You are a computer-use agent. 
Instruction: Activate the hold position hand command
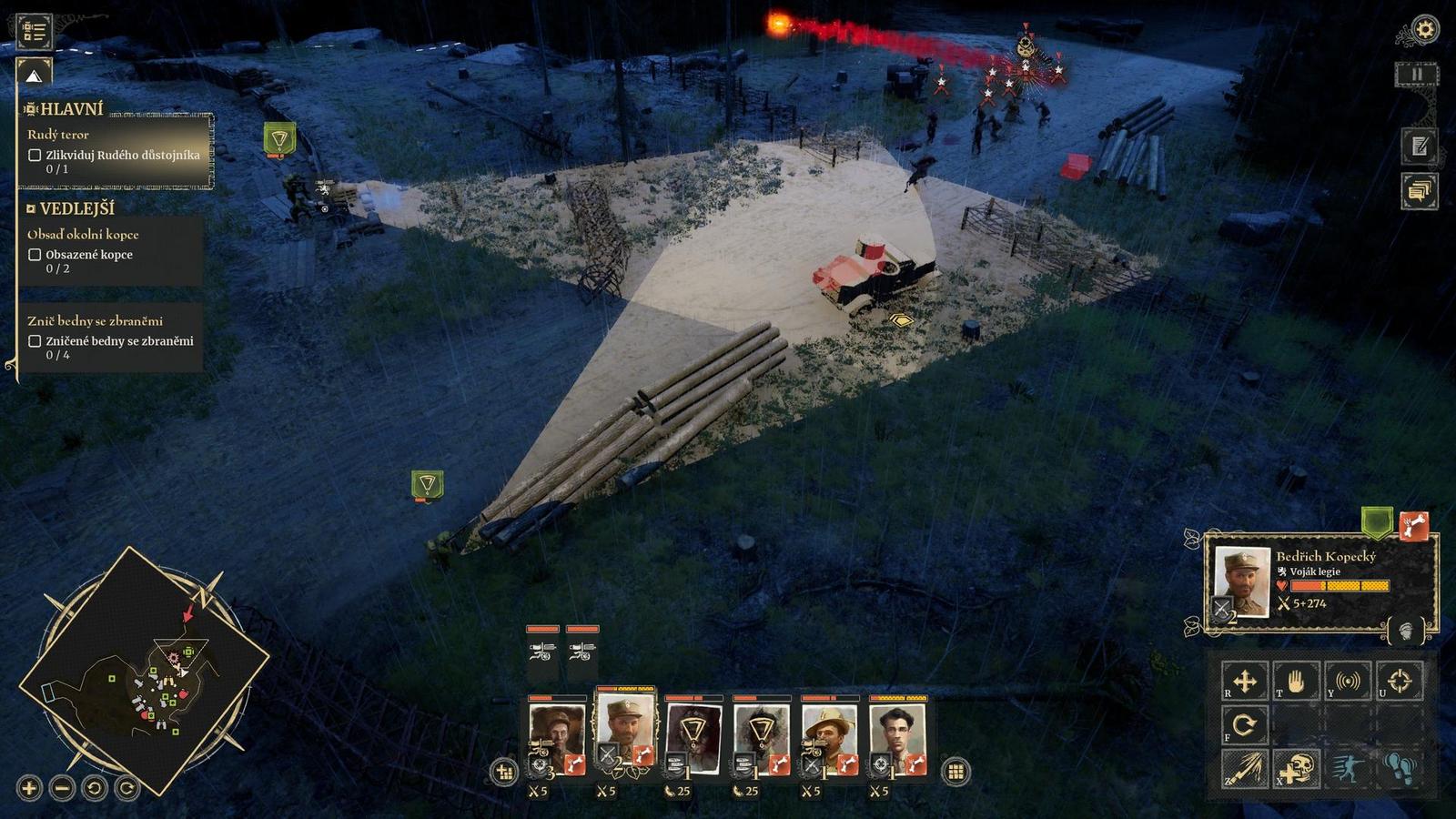[x=1296, y=681]
